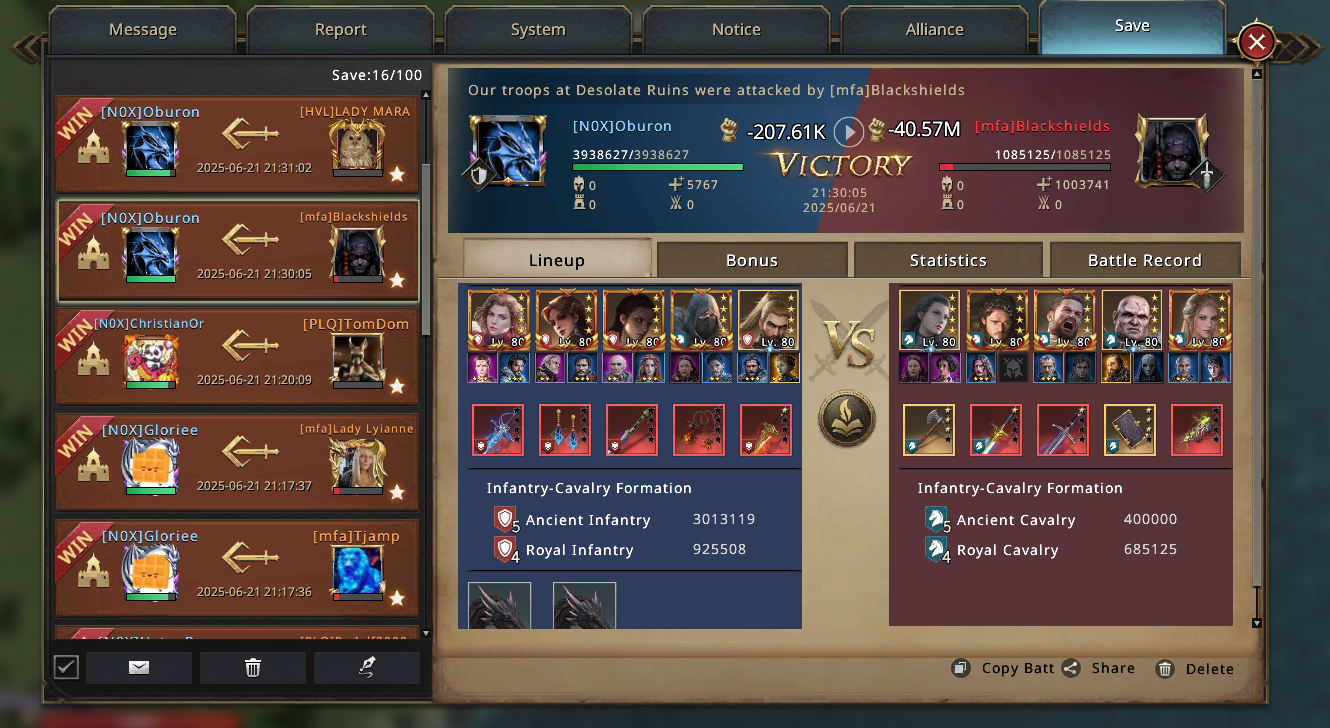Switch to the Message tab
The image size is (1330, 728).
[142, 30]
